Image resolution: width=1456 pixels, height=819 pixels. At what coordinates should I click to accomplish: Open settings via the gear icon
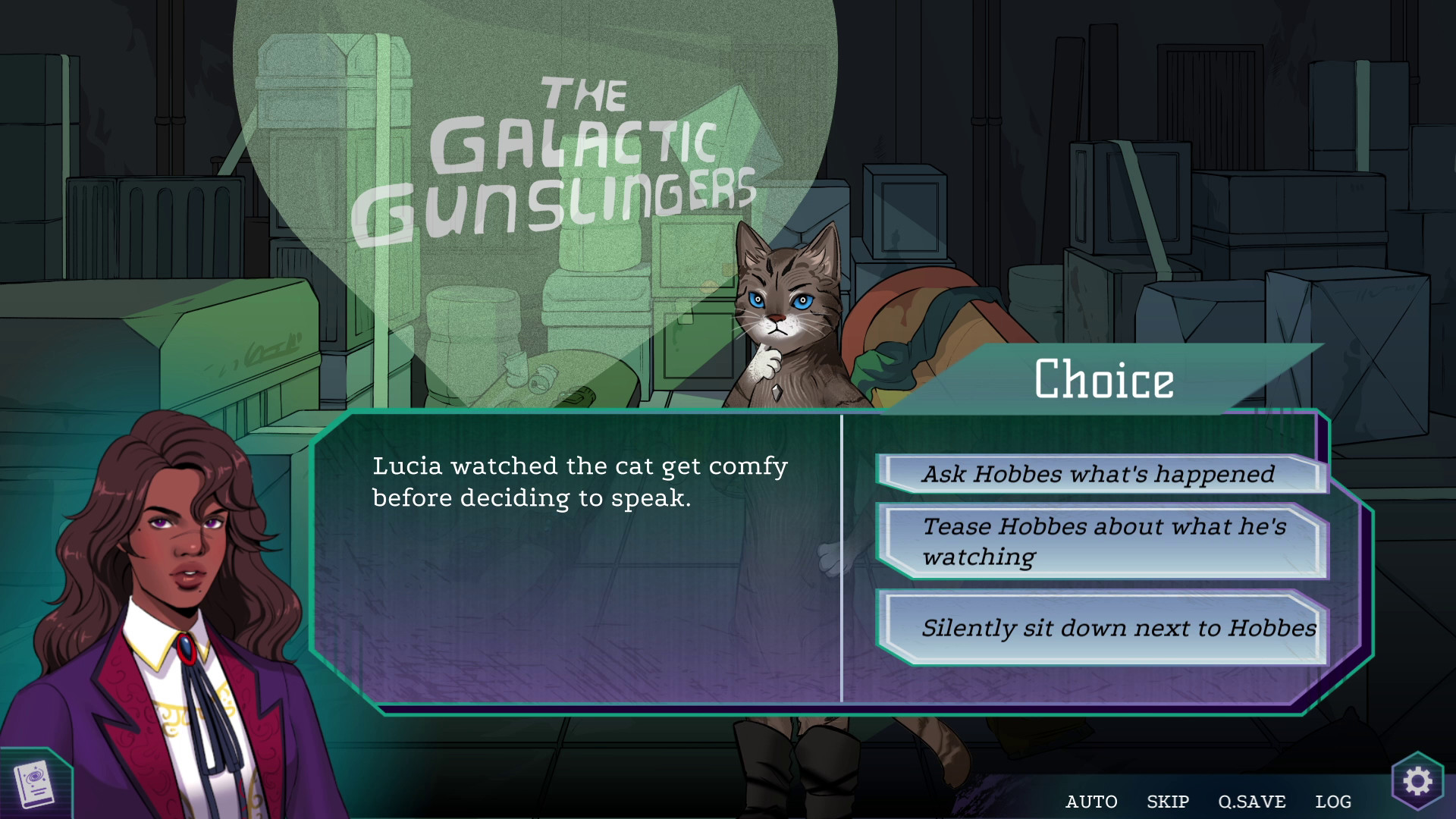(x=1417, y=781)
